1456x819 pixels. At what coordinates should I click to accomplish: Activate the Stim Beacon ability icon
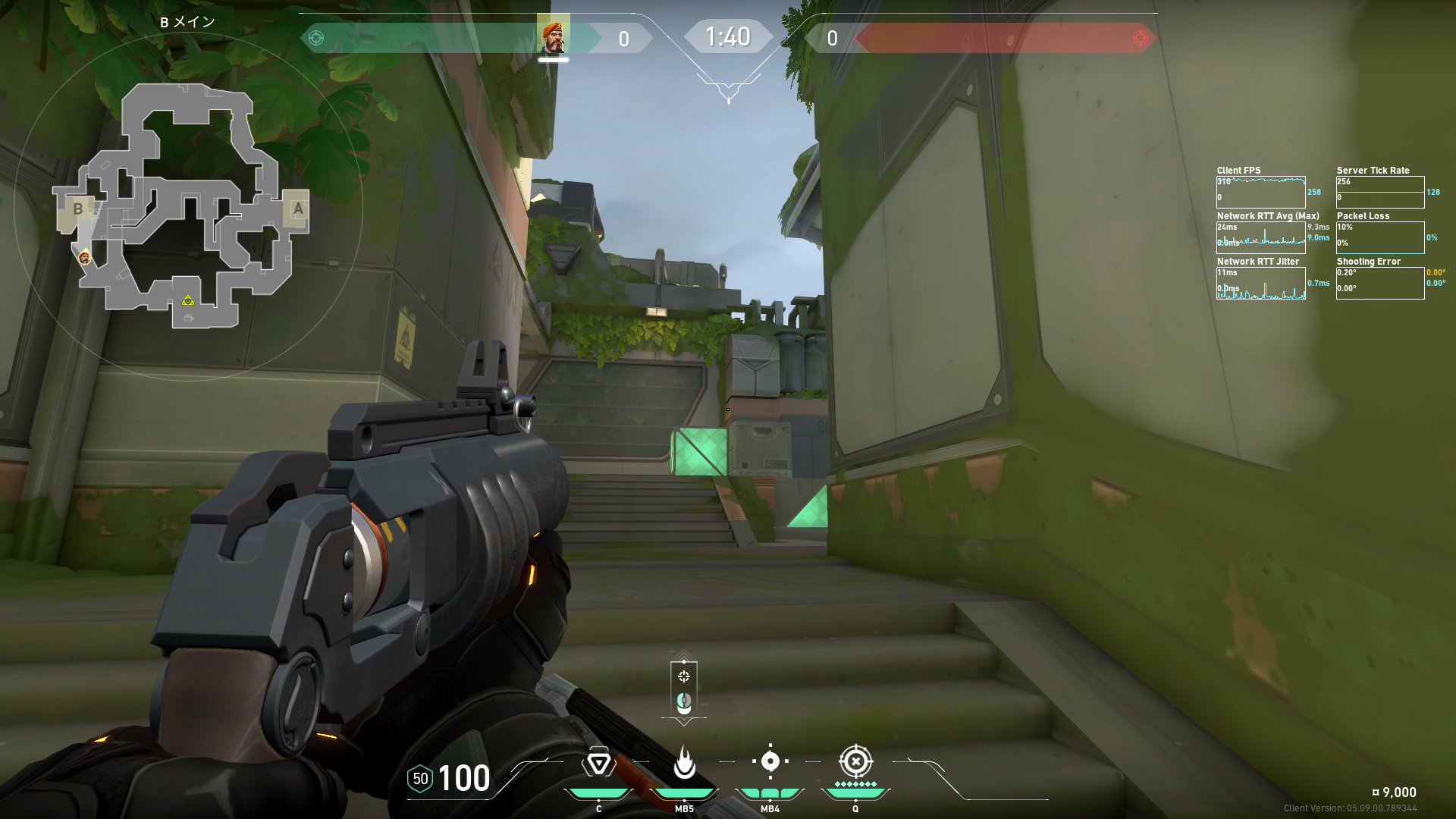pos(598,762)
